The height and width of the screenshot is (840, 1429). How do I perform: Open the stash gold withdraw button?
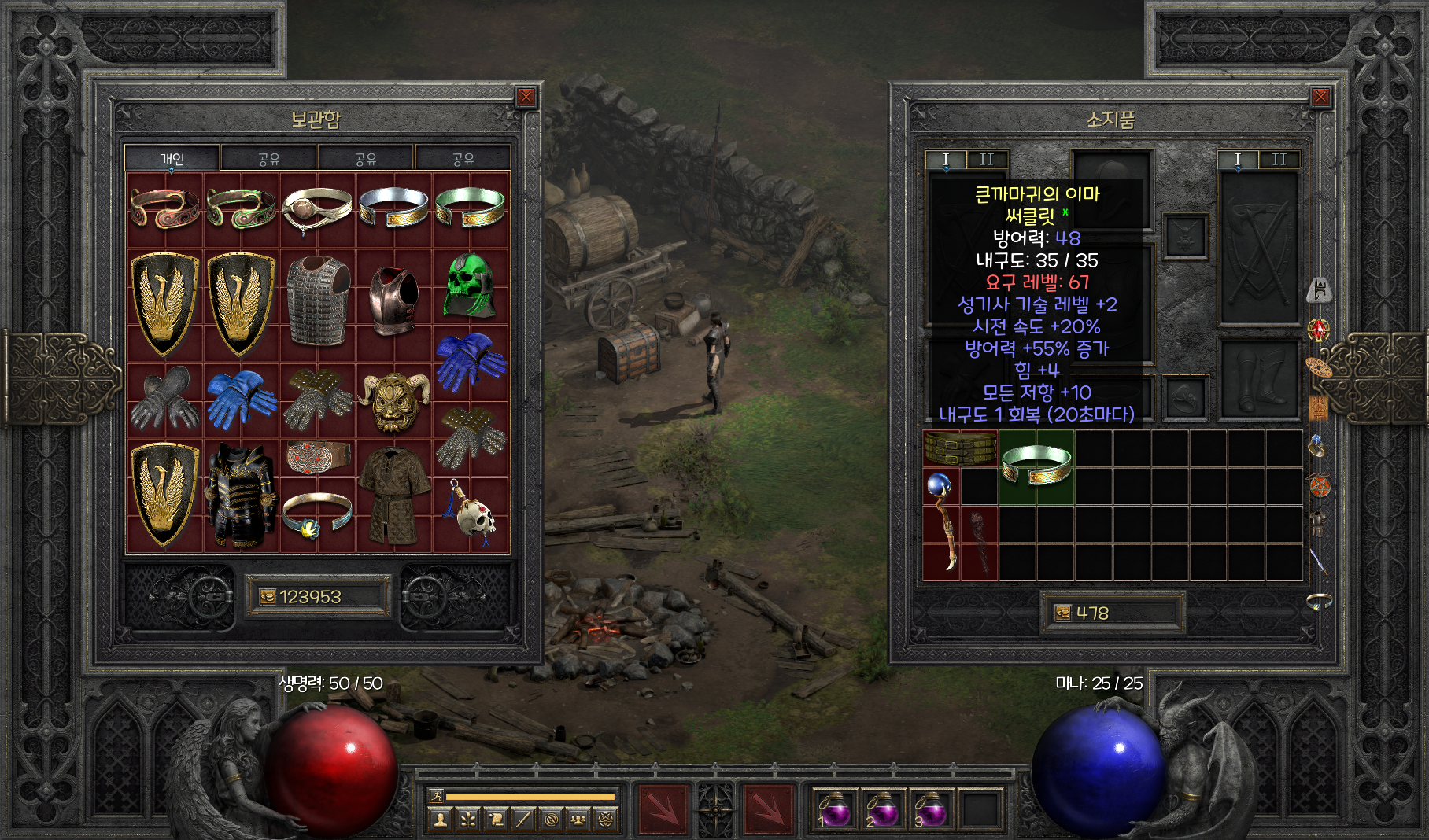click(268, 597)
